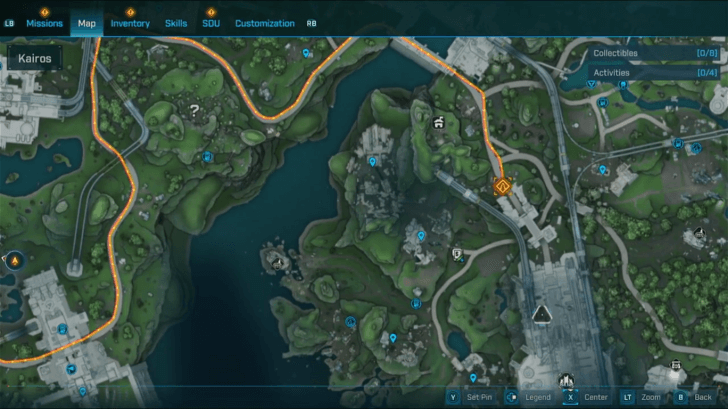
Task: Open the Inventory tab
Action: [130, 23]
